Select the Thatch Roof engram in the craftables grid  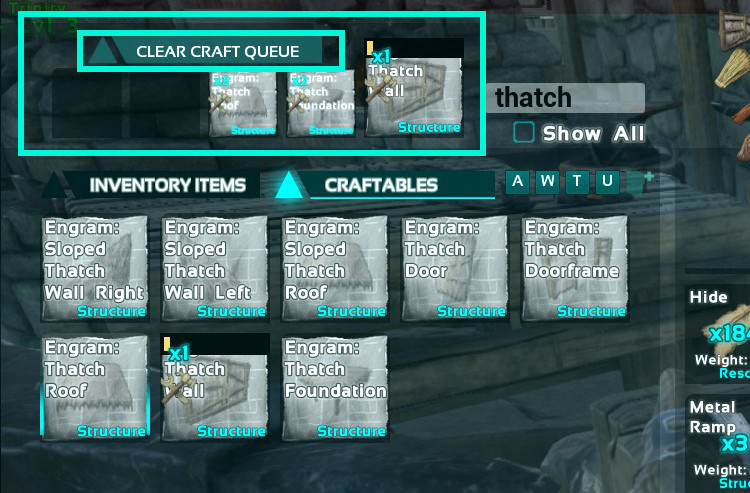[94, 388]
